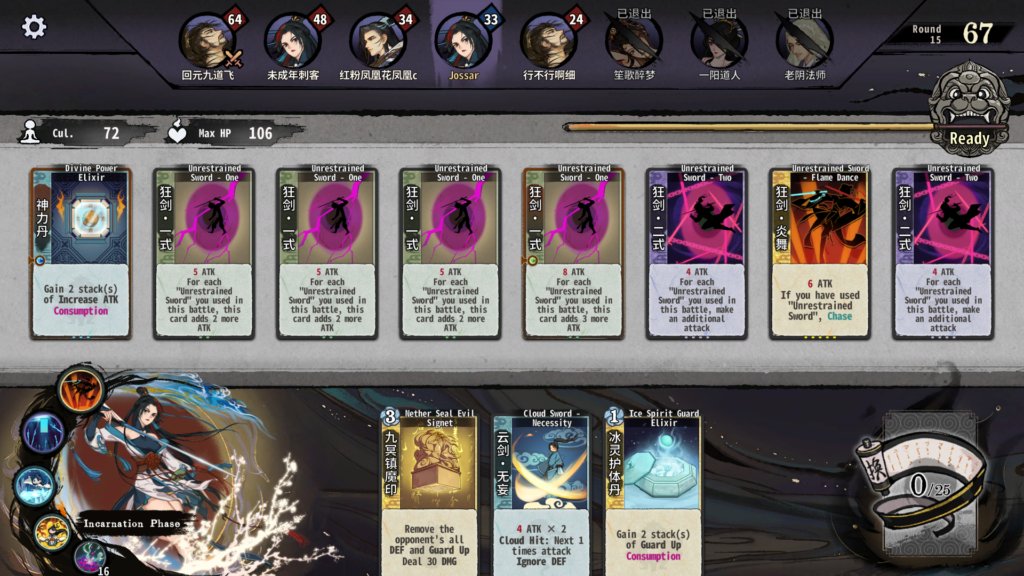View the Jossar player portrait
Viewport: 1024px width, 576px height.
(x=463, y=41)
